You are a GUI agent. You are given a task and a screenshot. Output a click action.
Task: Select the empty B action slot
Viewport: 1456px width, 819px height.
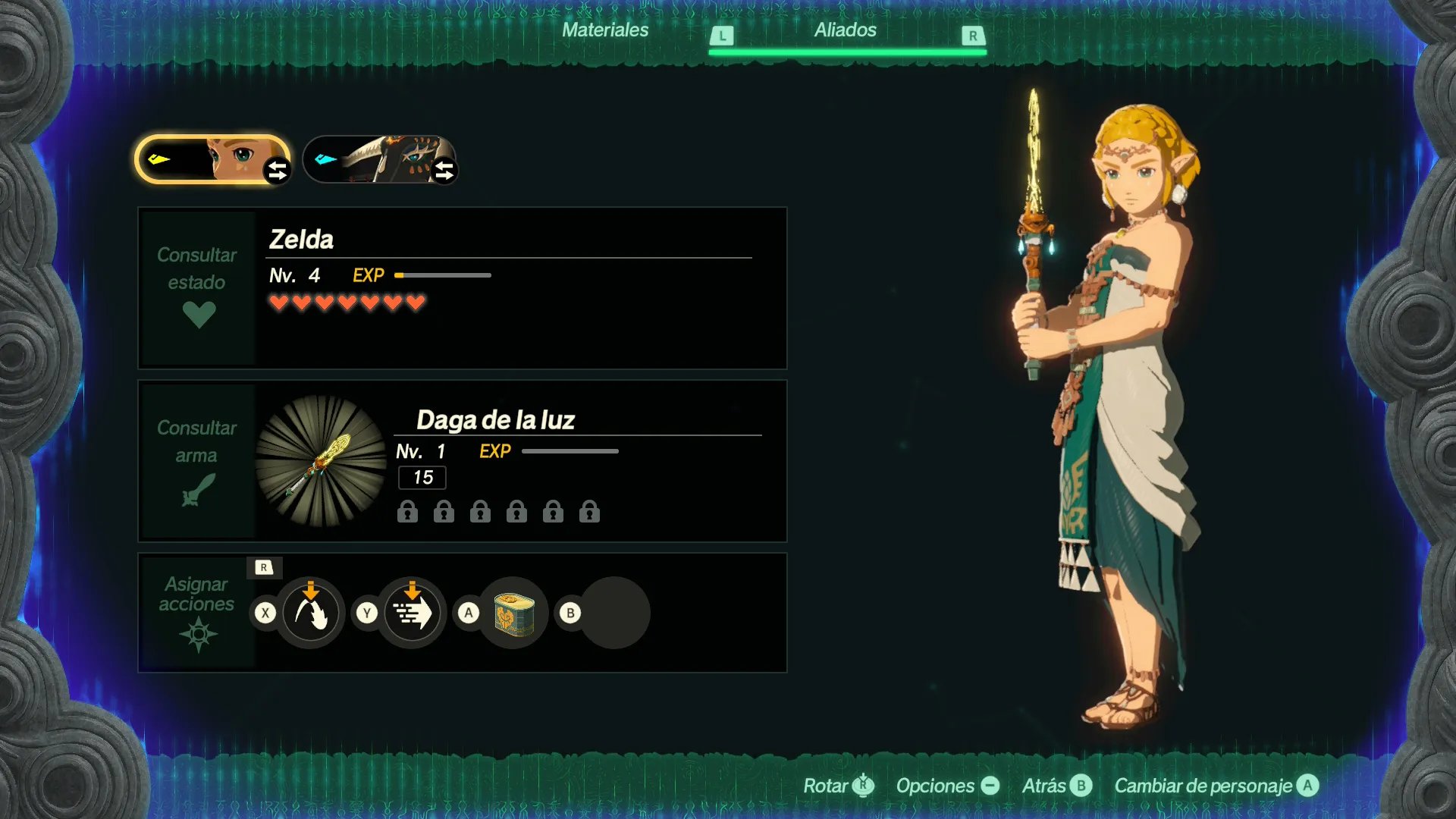(x=615, y=613)
